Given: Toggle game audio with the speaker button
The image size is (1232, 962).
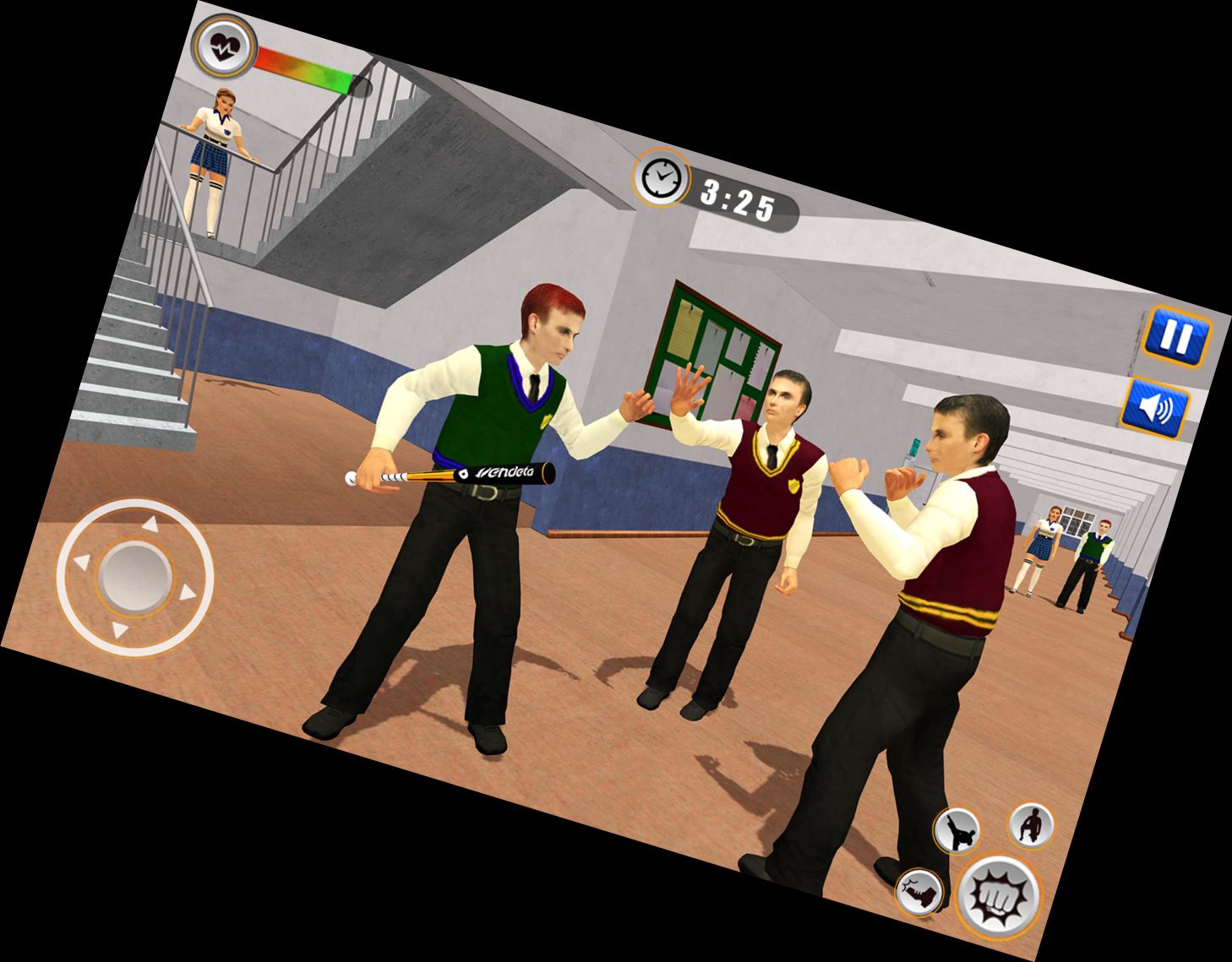Looking at the screenshot, I should (x=1156, y=406).
